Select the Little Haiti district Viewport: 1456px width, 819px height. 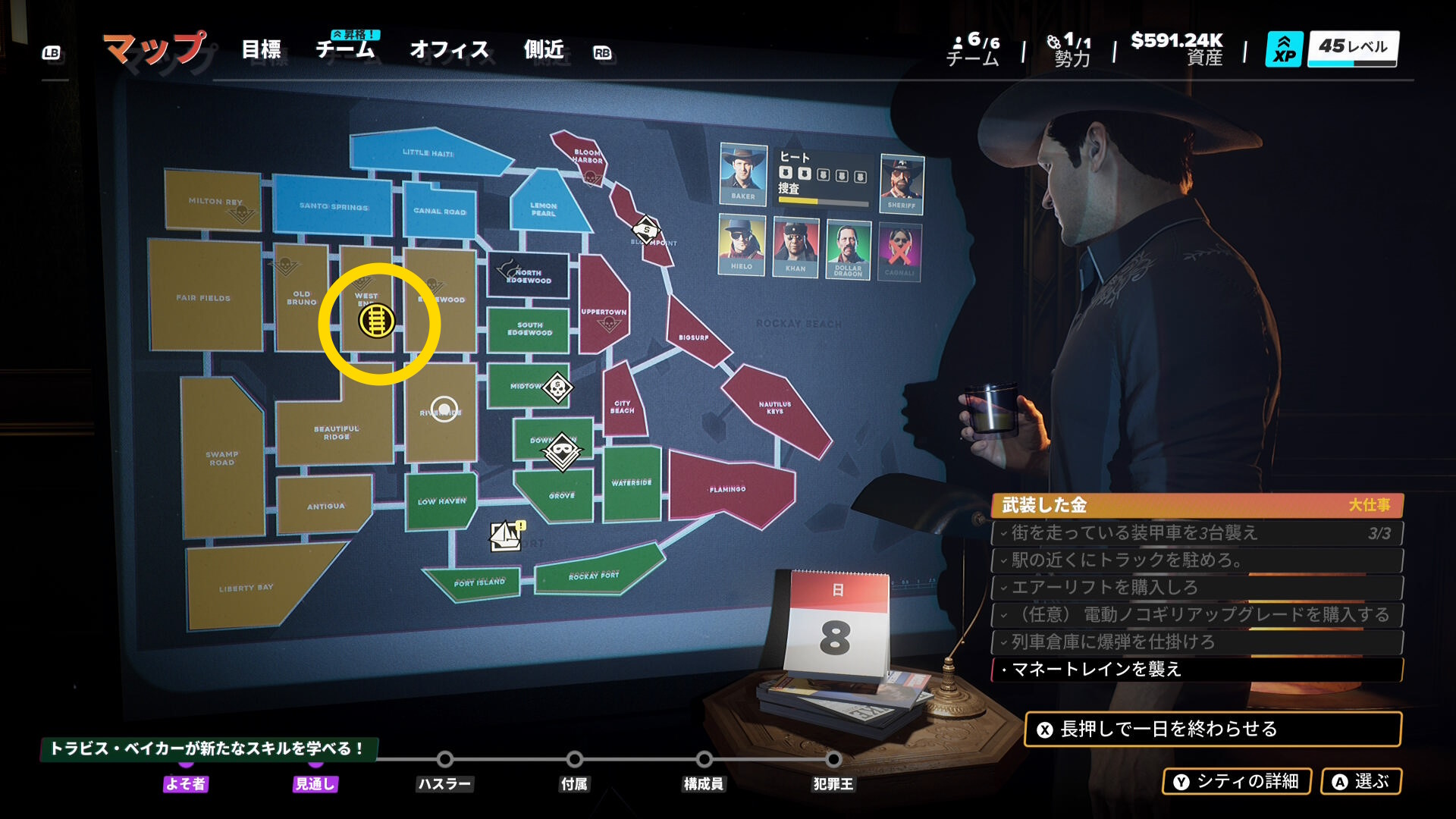[x=427, y=153]
